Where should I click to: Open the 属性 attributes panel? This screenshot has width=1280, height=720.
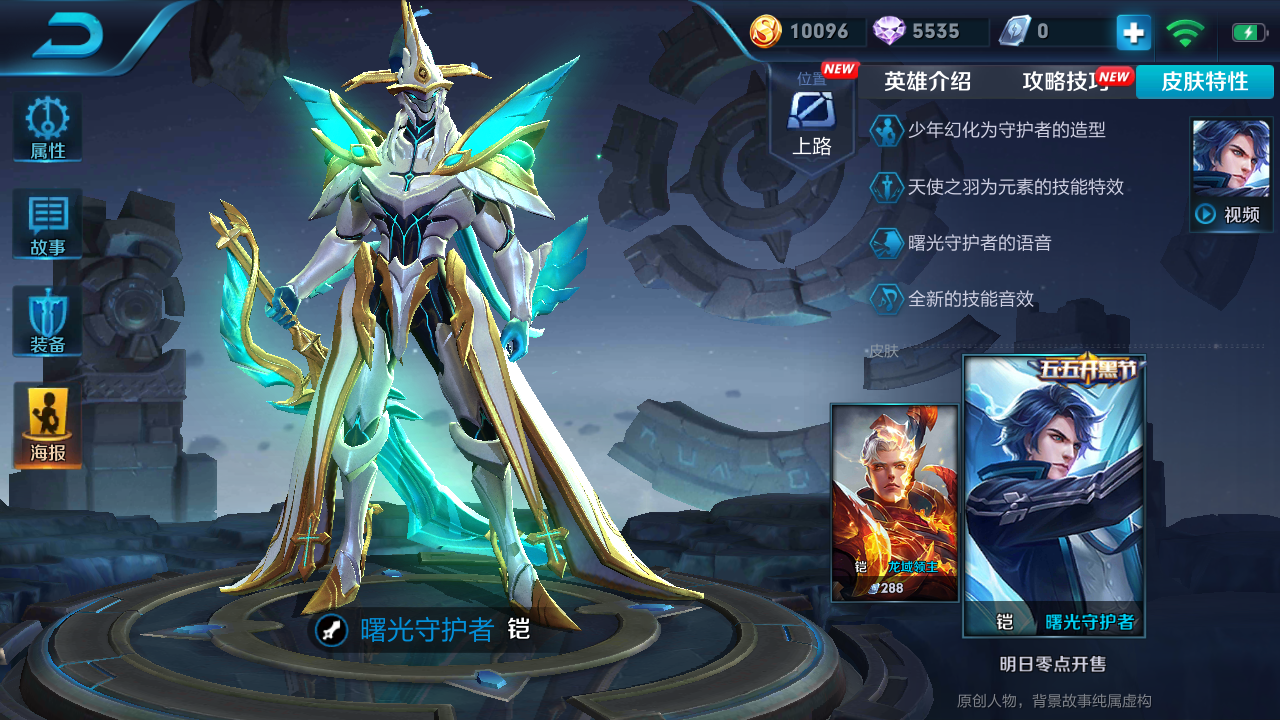pyautogui.click(x=47, y=128)
